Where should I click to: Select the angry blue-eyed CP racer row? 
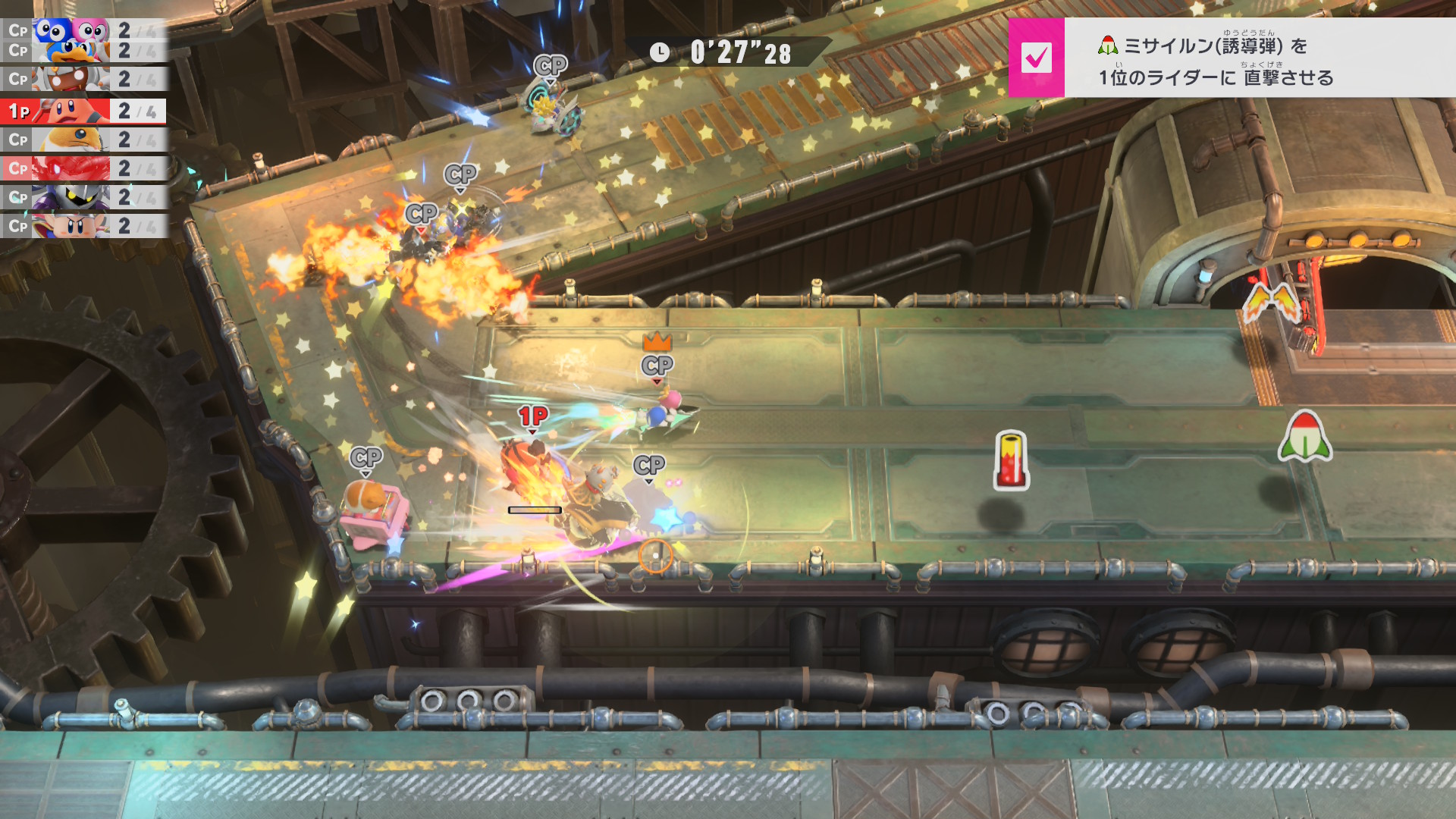pos(82,226)
